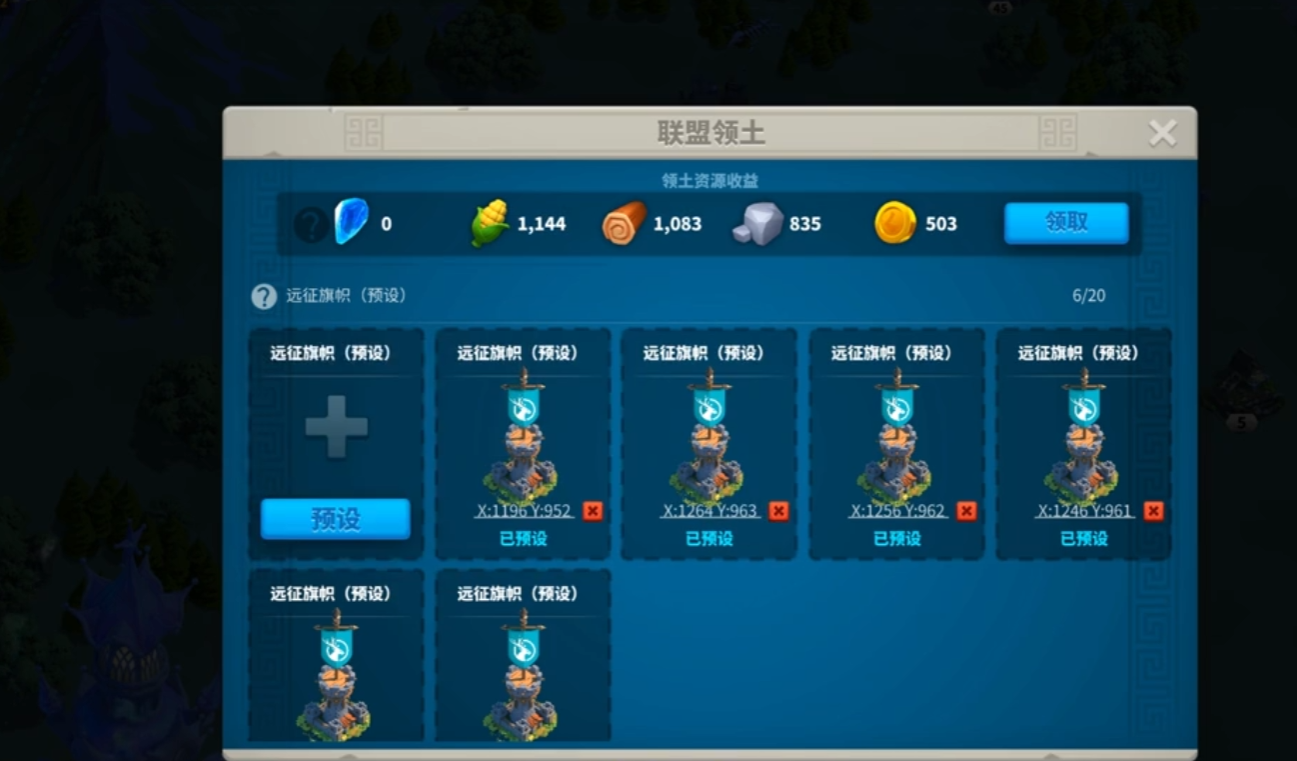Click the blue gem resource icon
The height and width of the screenshot is (761, 1297).
click(x=351, y=221)
